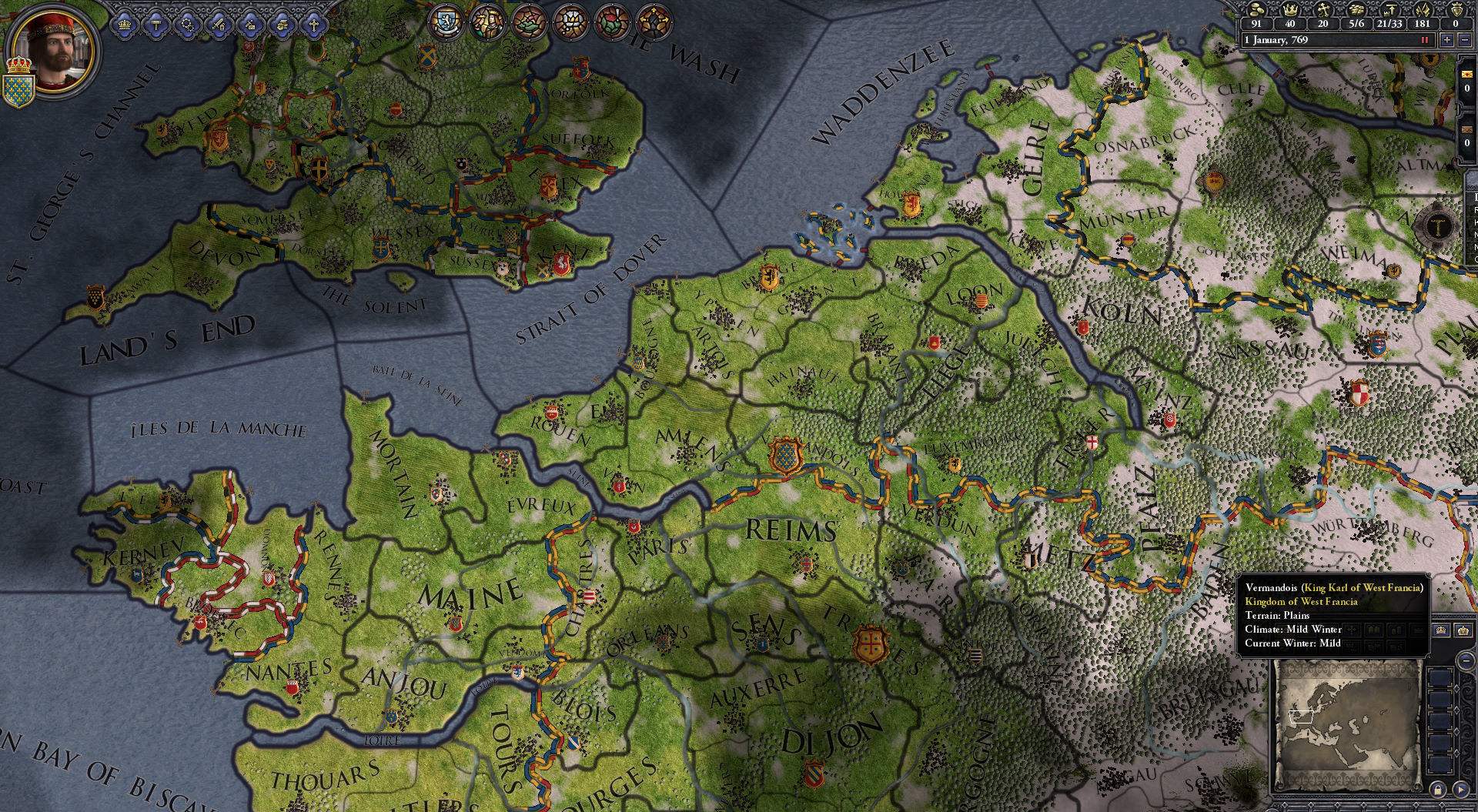The width and height of the screenshot is (1478, 812).
Task: Increase game speed with the plus button
Action: (1447, 40)
